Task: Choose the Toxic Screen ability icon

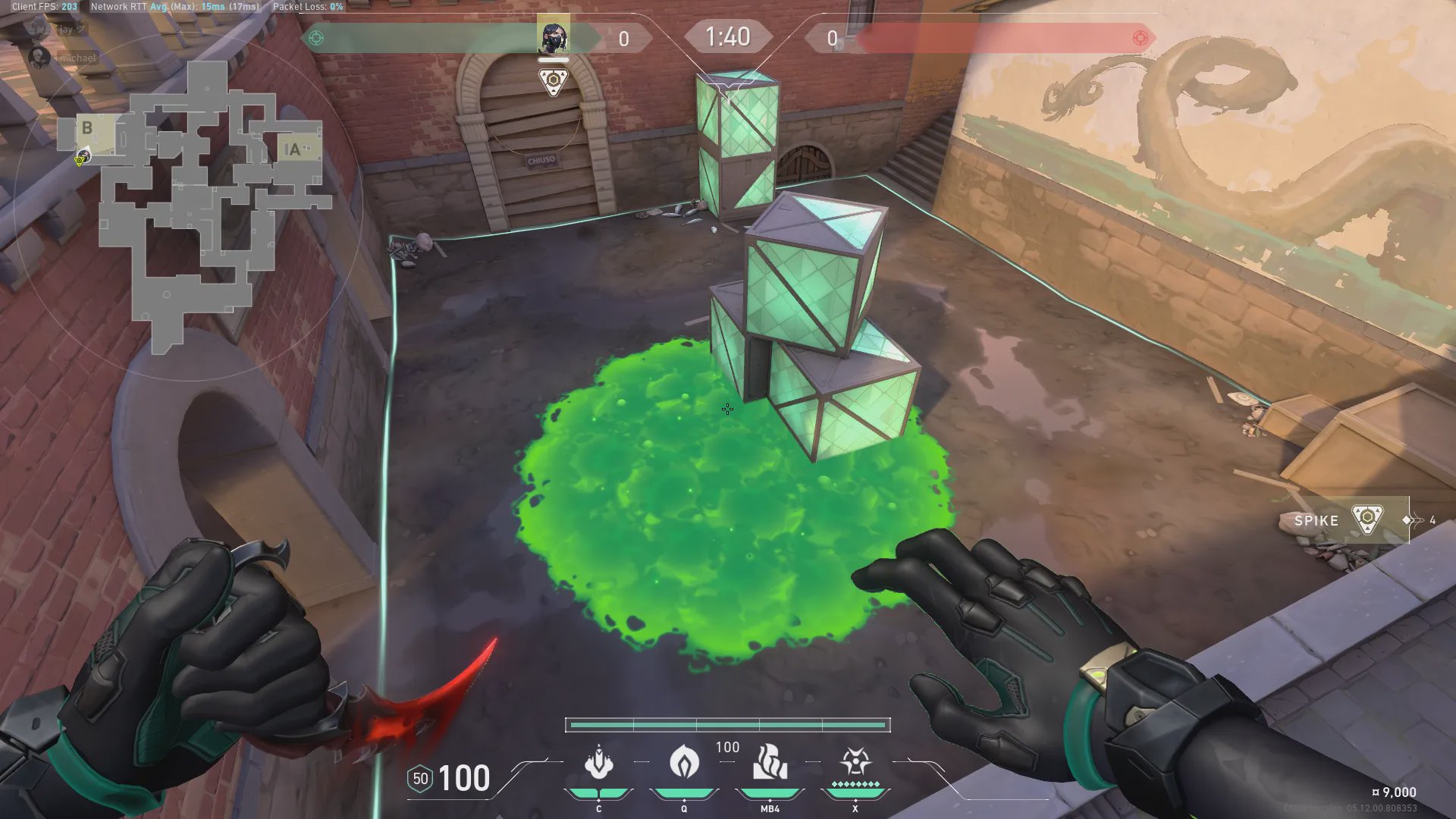Action: pos(770,762)
